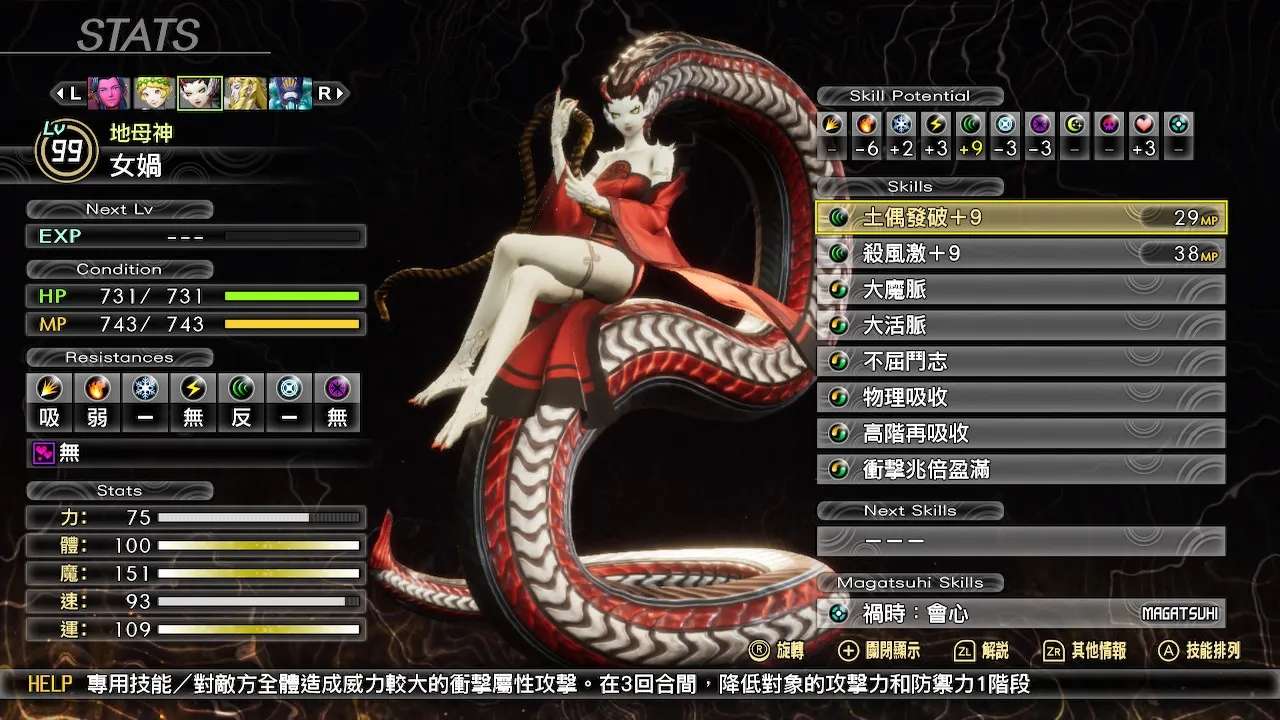
Task: Enable 其他資訊 extra information view
Action: [1090, 649]
